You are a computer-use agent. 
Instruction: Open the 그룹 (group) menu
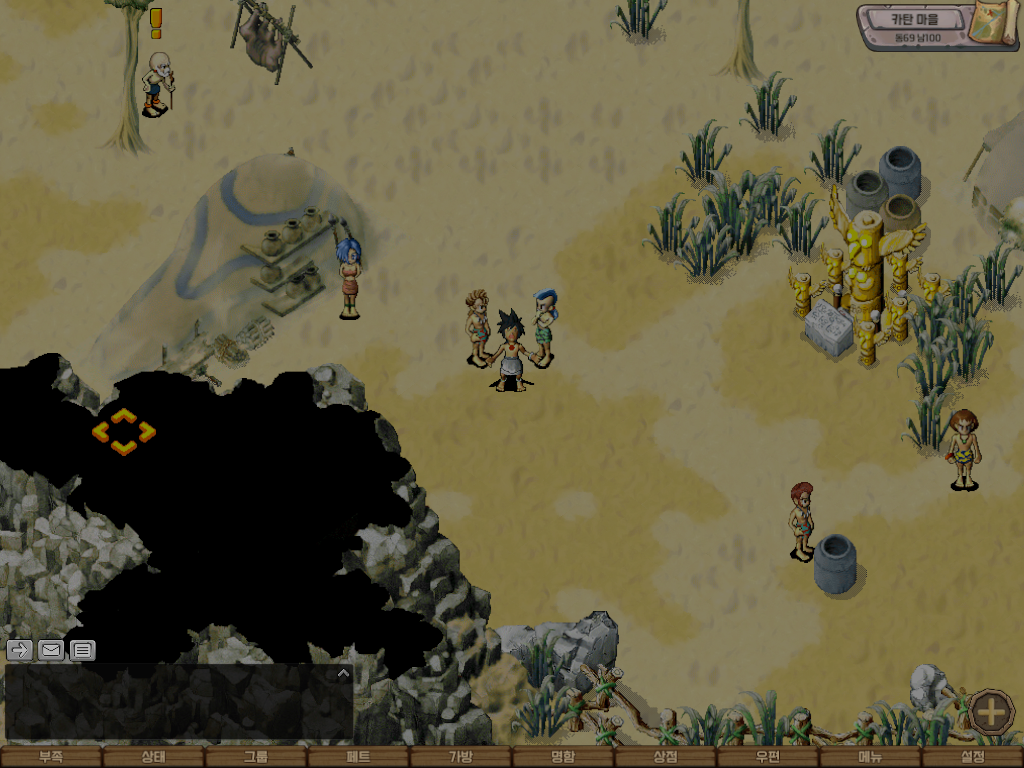pyautogui.click(x=256, y=757)
